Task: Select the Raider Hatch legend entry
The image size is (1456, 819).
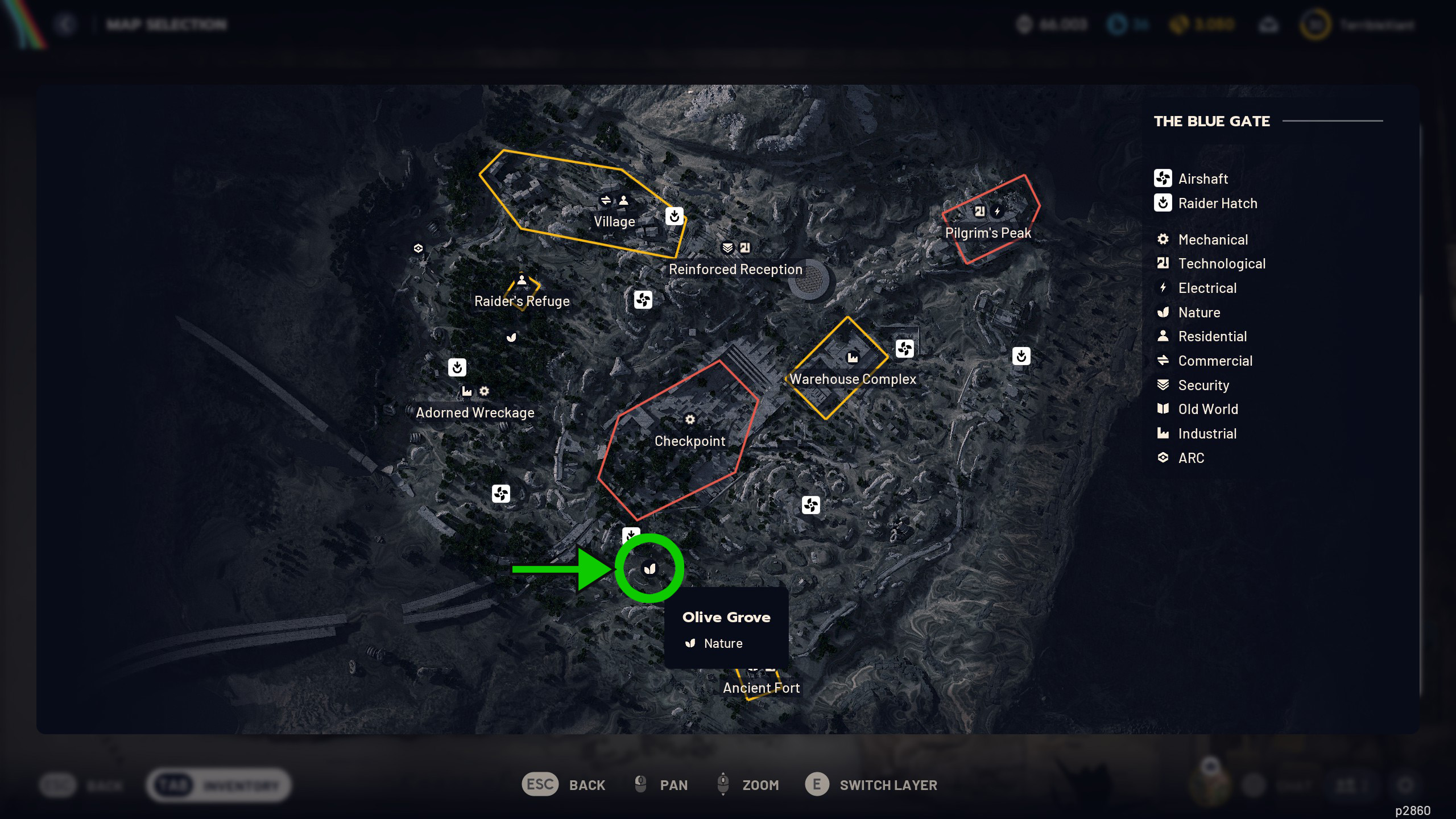Action: 1217,203
